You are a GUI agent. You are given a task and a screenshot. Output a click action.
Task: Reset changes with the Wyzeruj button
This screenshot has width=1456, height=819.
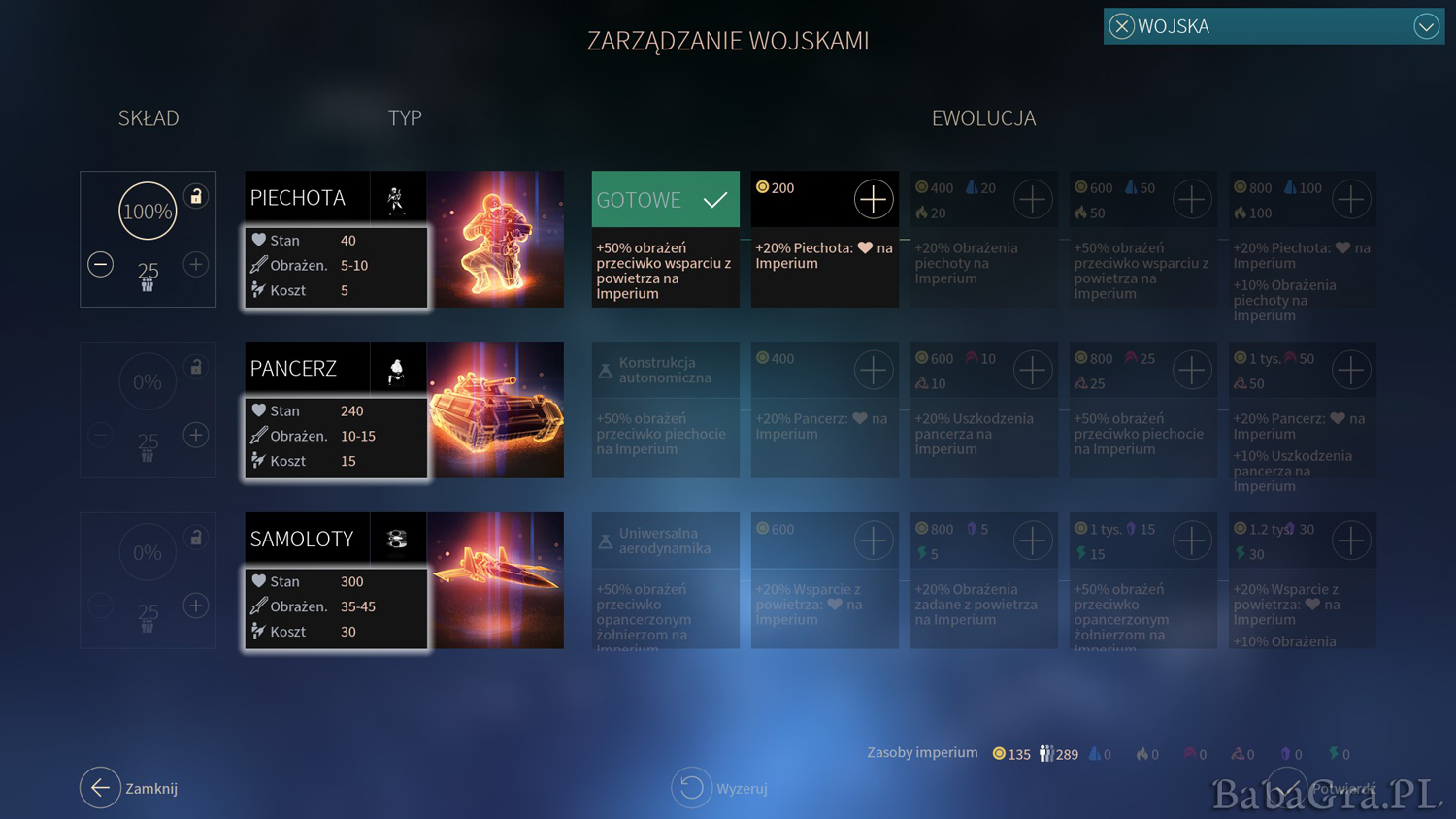click(691, 788)
